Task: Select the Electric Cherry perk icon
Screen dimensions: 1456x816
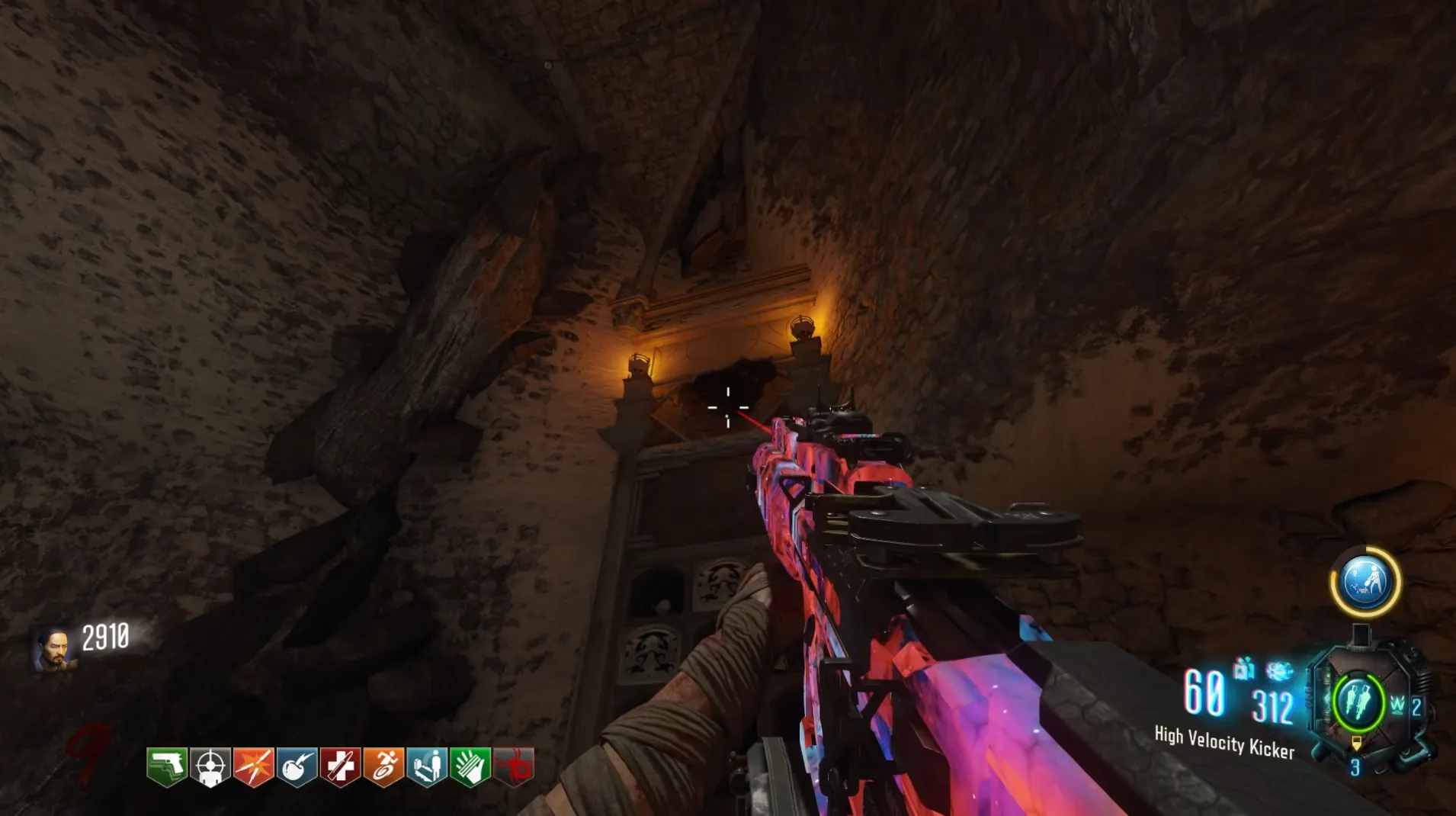Action: 297,766
